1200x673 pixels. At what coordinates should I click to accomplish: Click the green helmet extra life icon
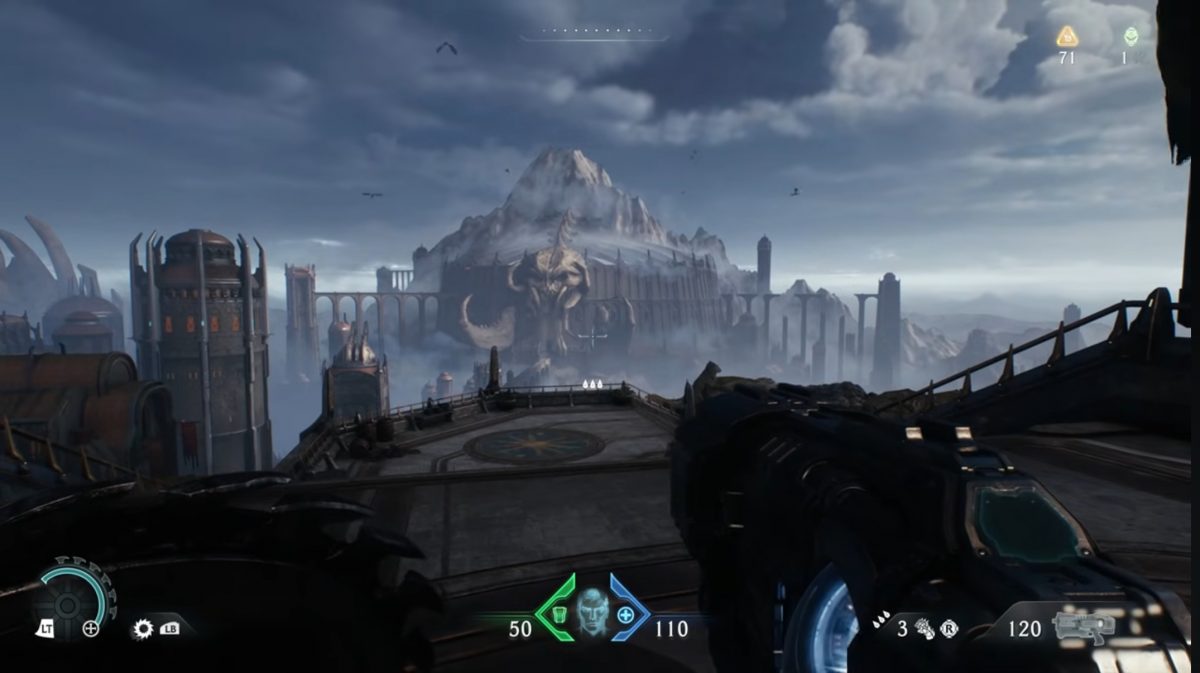pos(1131,36)
